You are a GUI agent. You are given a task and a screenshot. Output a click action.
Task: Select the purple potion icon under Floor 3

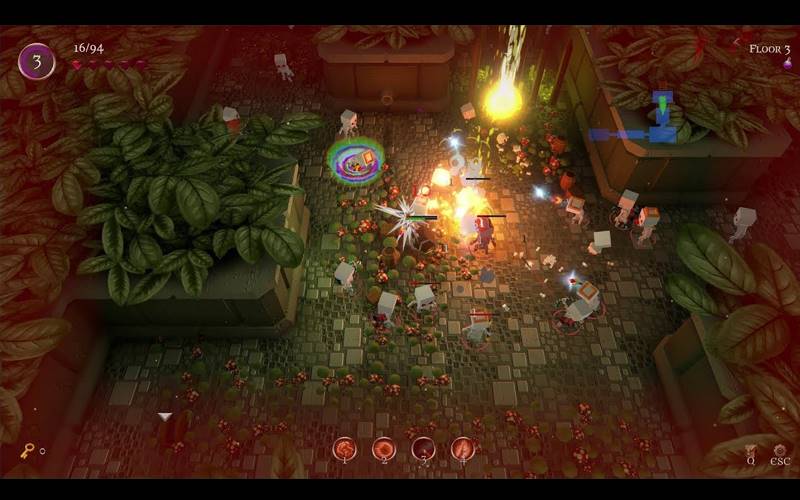point(787,64)
